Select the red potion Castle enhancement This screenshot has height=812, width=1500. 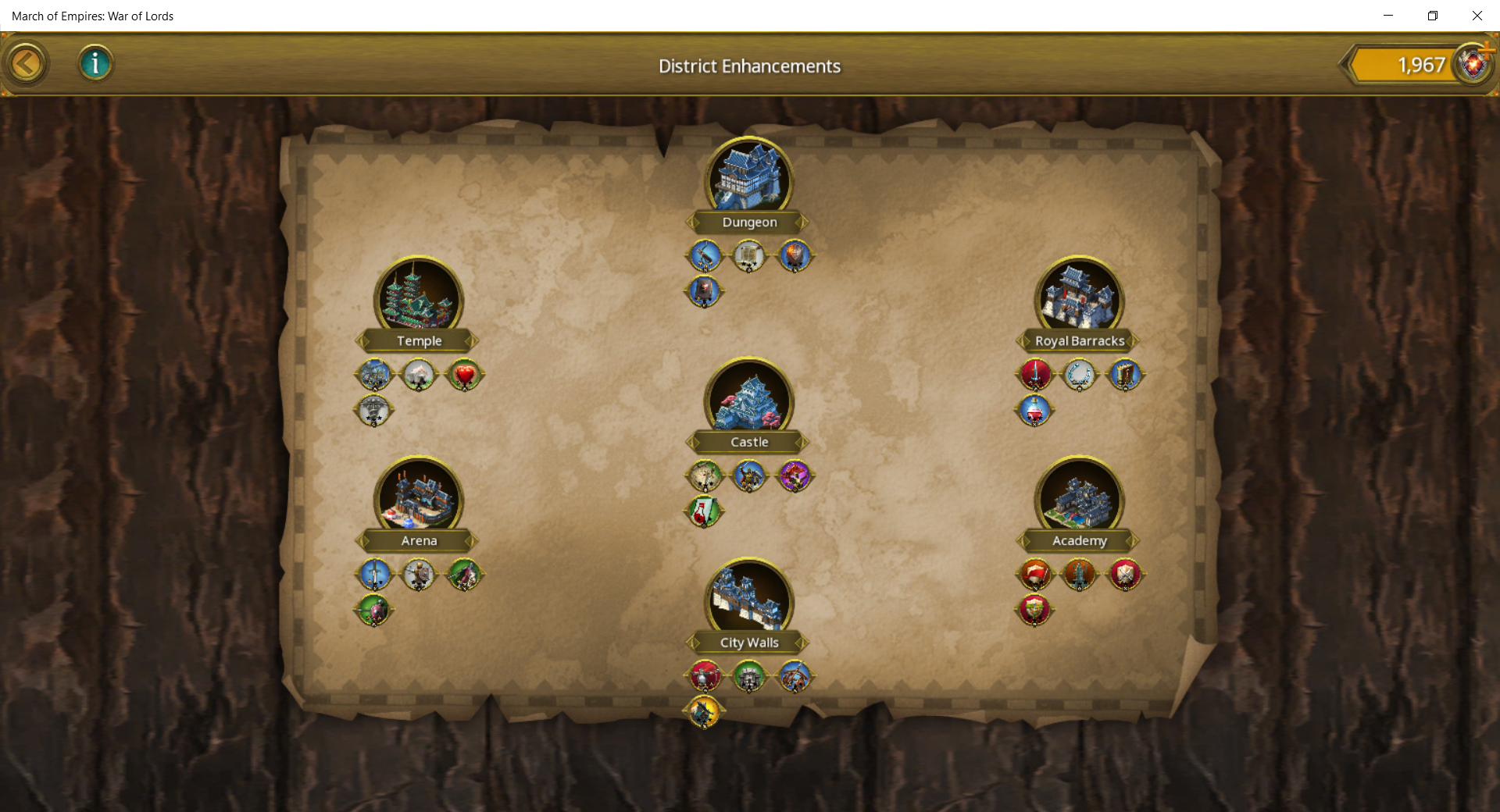[704, 511]
